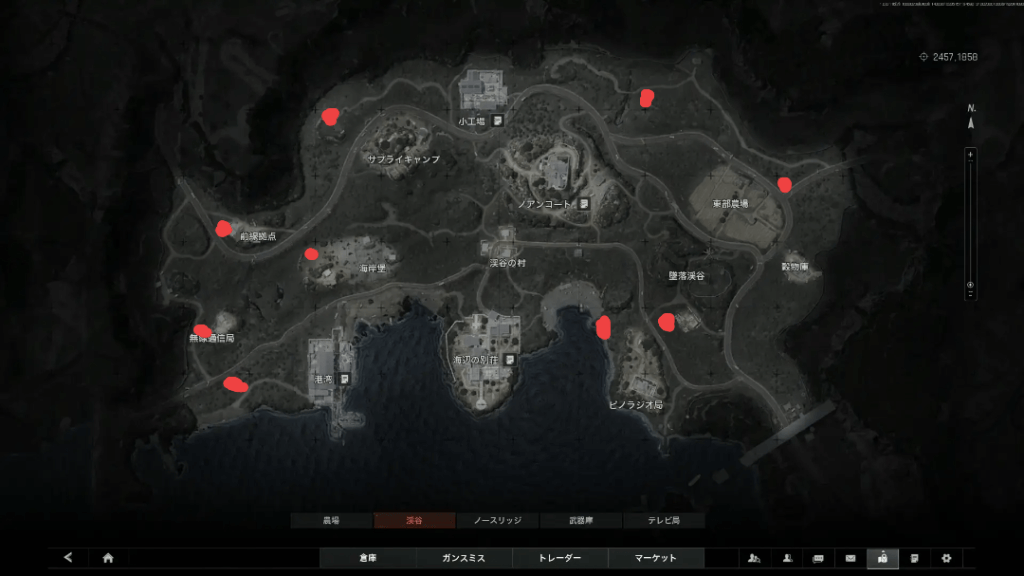This screenshot has height=576, width=1024.
Task: Open the settings gear icon
Action: 945,558
